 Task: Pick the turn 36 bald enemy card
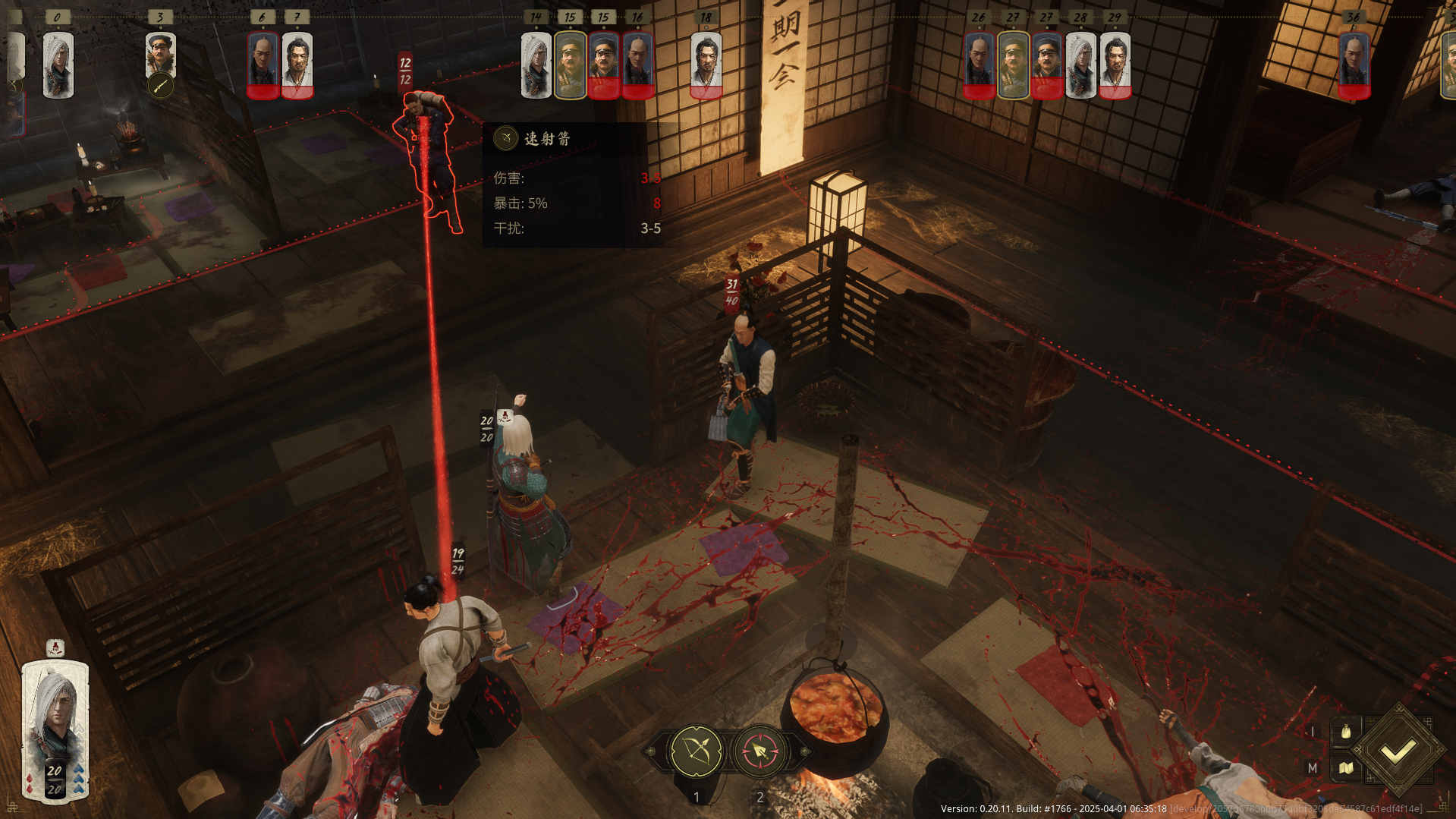(x=1354, y=65)
